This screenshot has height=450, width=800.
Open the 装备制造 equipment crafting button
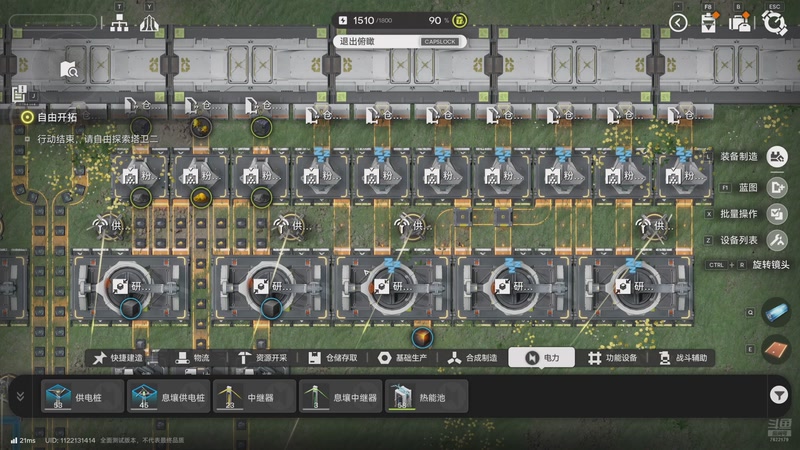(776, 156)
